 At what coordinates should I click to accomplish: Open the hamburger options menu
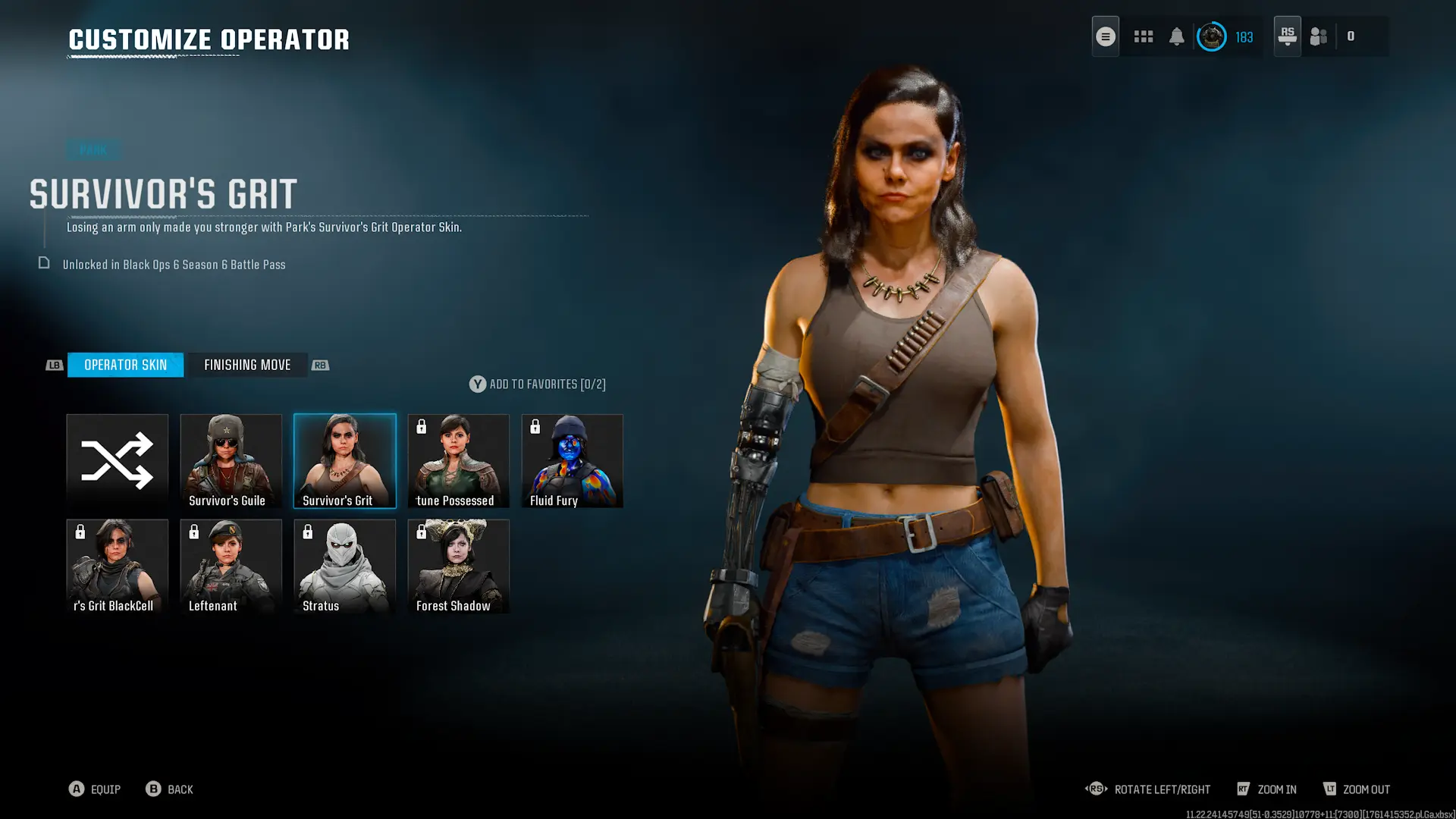1105,36
